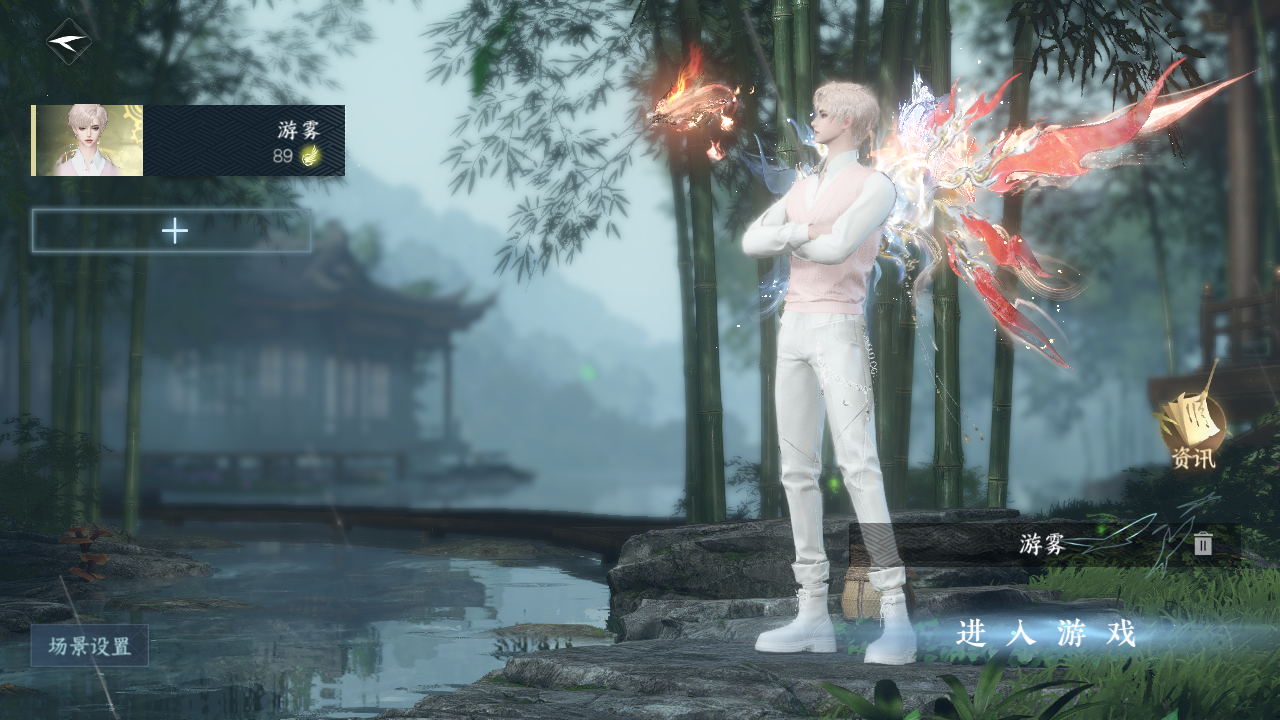Select the 游雾 character card

(x=188, y=141)
